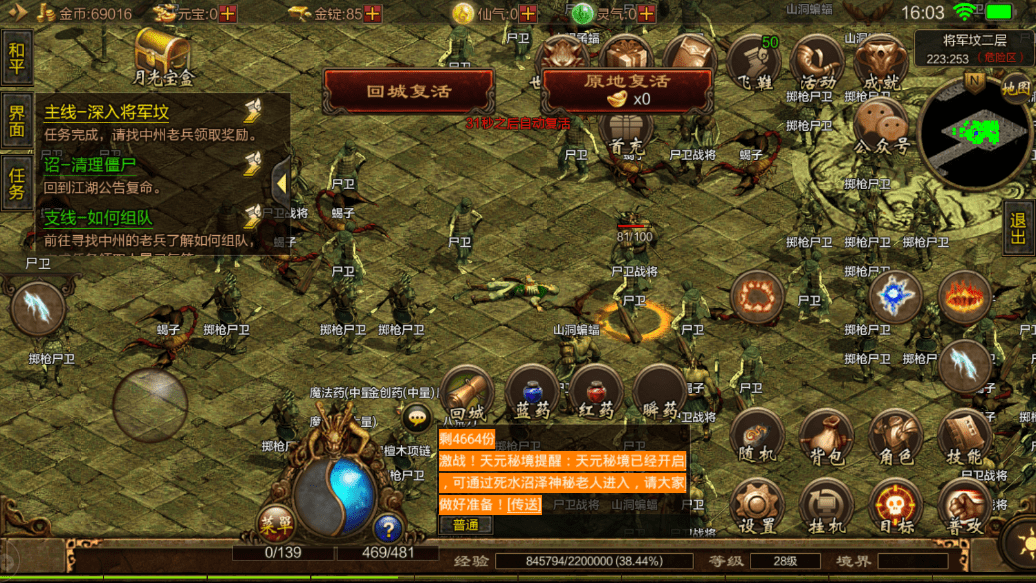Choose 回城复活 to revive in town
Viewport: 1036px width, 583px height.
tap(408, 91)
